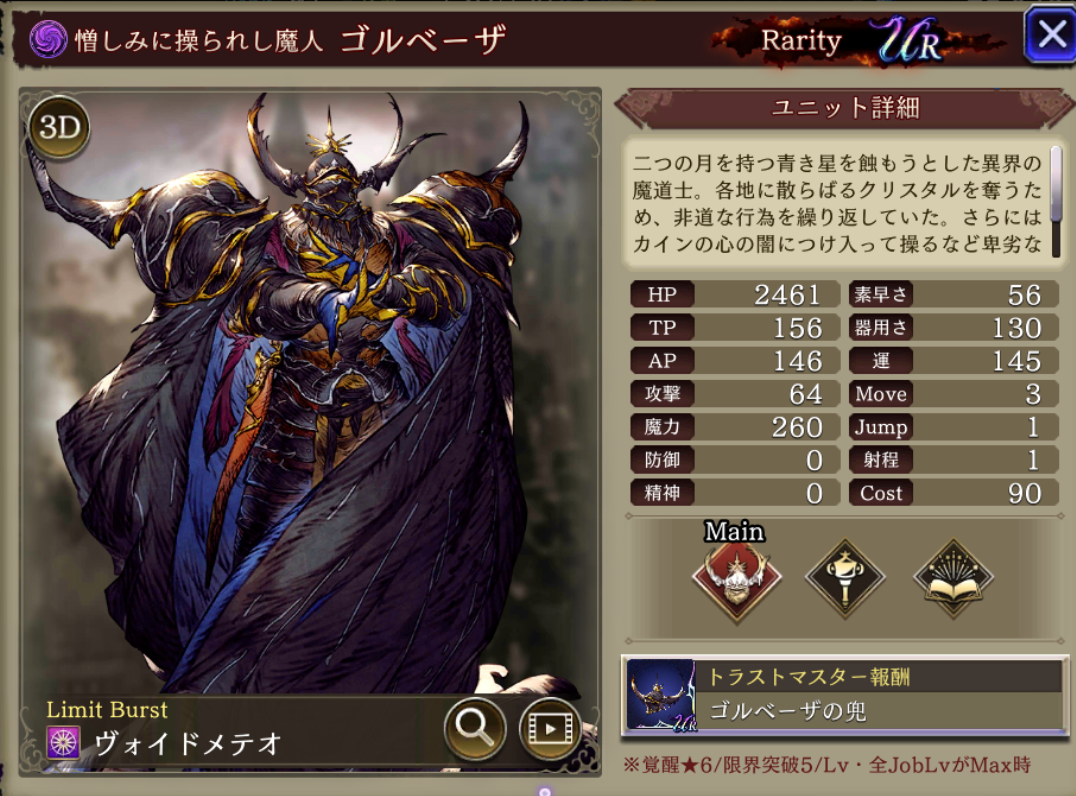1076x796 pixels.
Task: View the ヴォイドメテオ Limit Burst details
Action: pos(190,743)
